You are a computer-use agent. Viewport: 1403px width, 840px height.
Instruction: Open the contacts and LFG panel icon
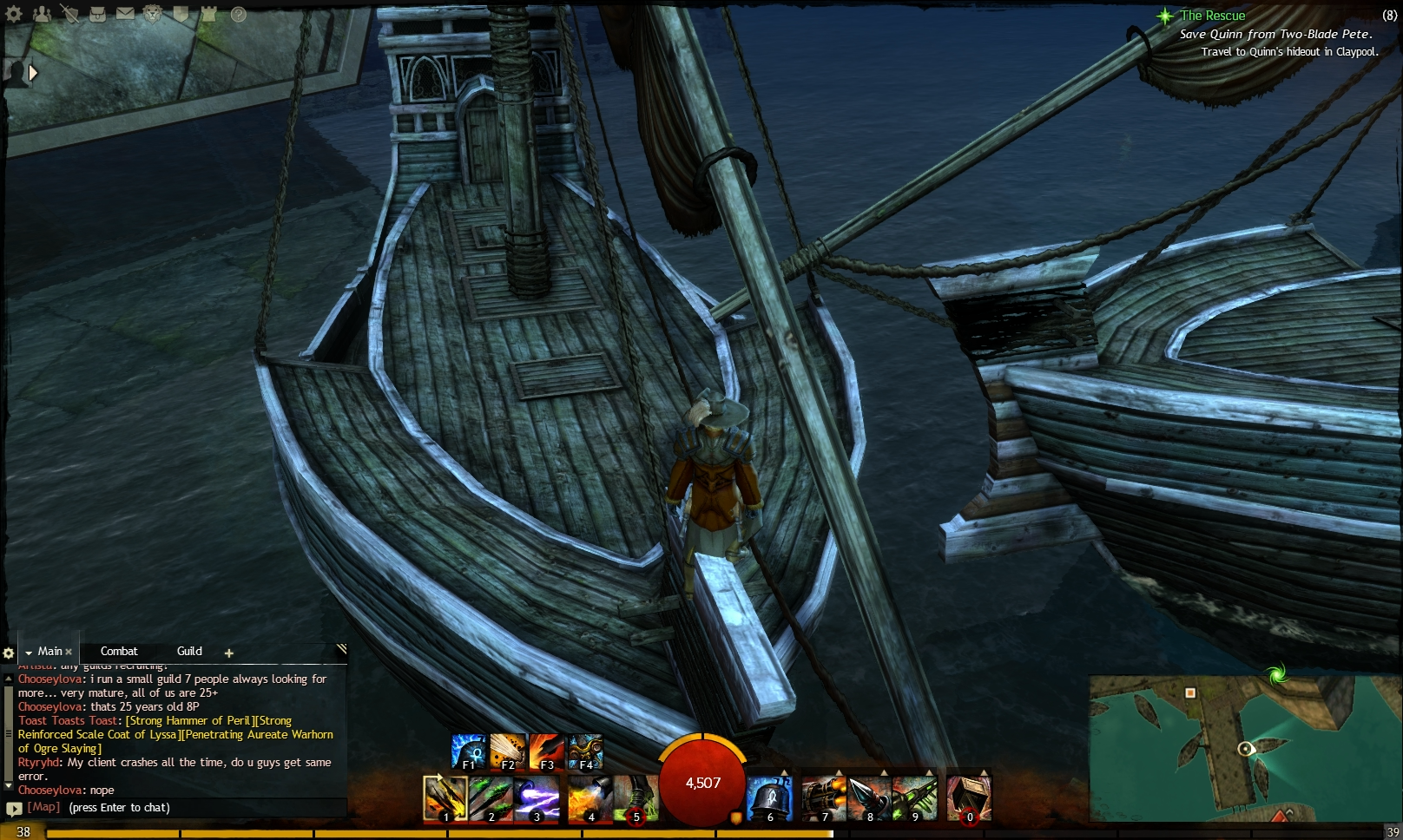tap(41, 15)
